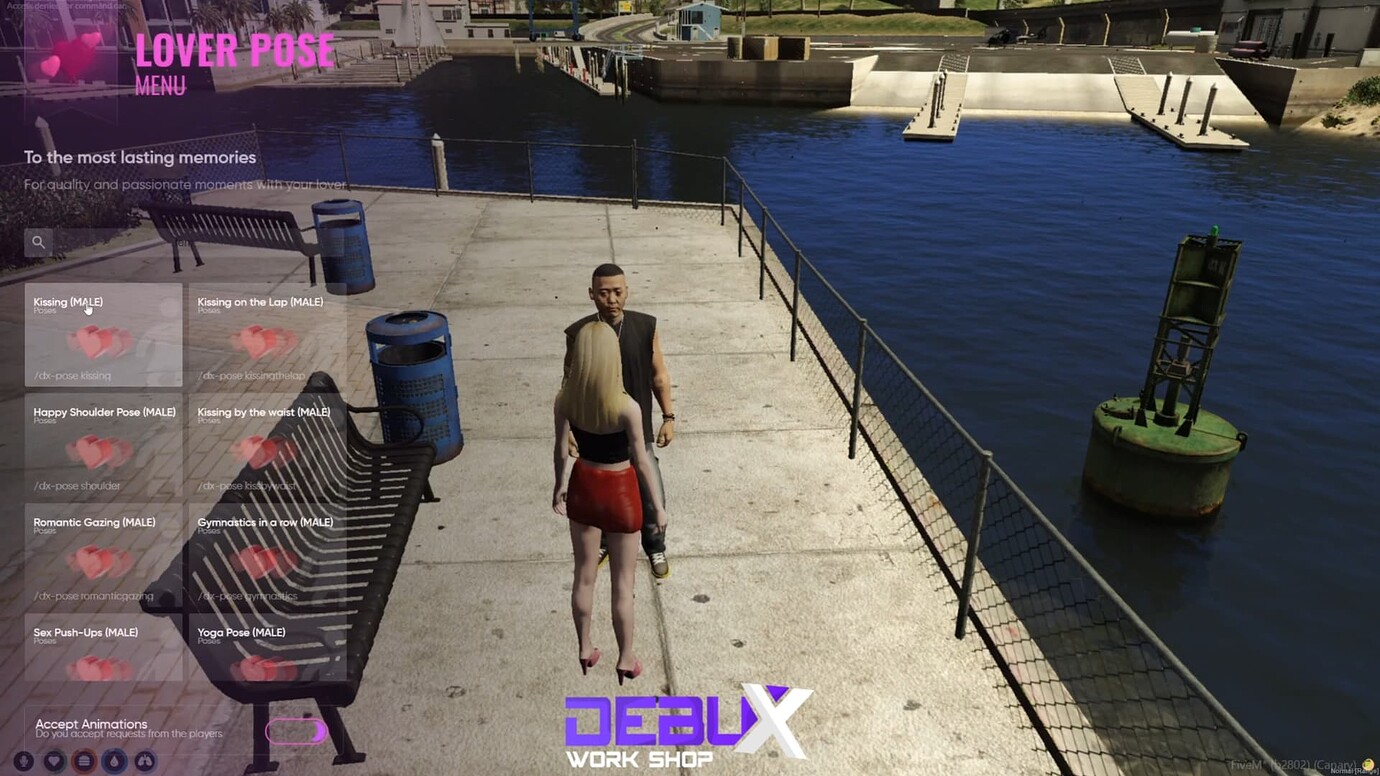Click the hunger burger icon in the HUD
The height and width of the screenshot is (776, 1380).
click(x=83, y=761)
